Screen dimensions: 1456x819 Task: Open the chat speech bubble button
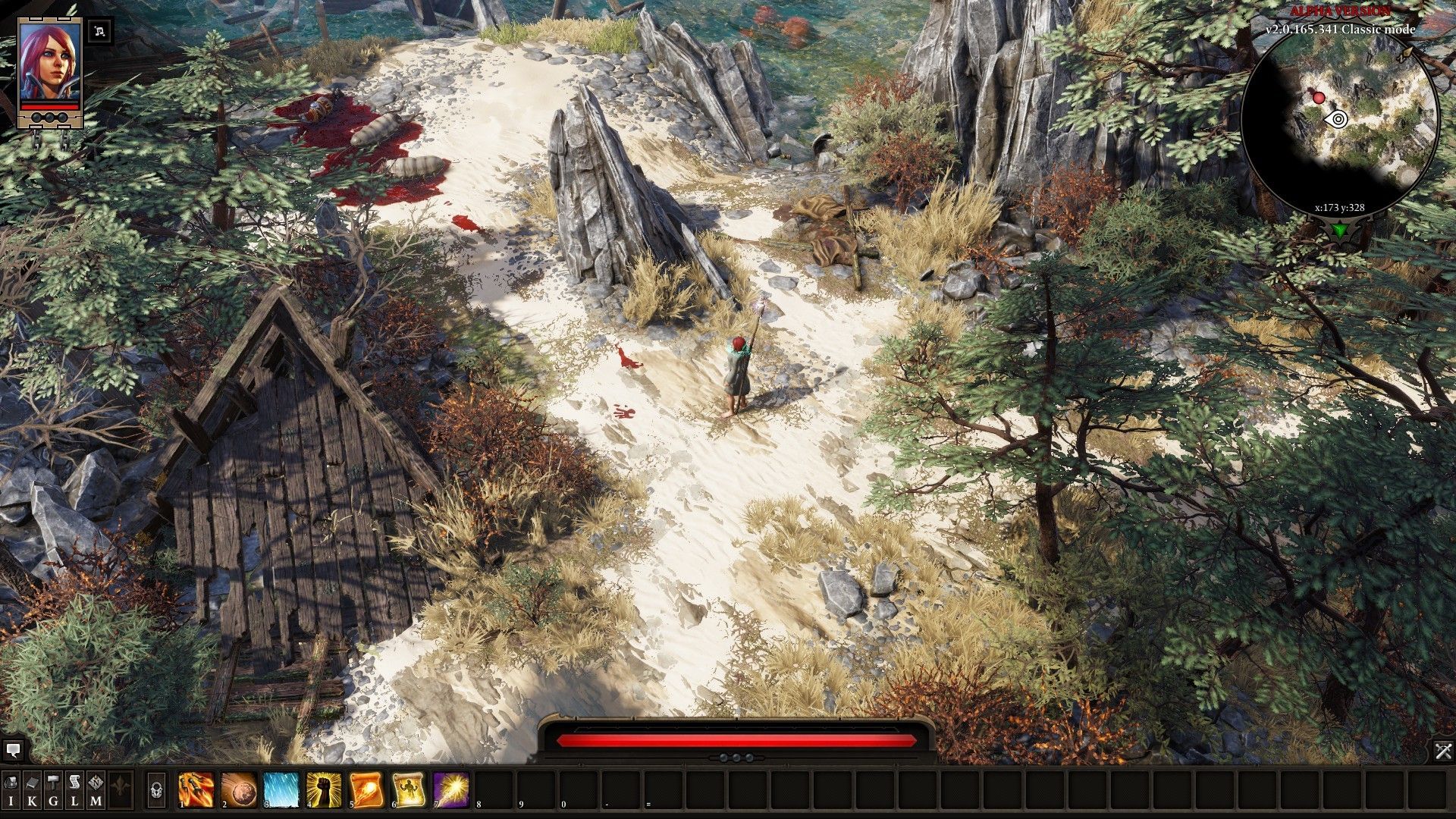coord(13,751)
